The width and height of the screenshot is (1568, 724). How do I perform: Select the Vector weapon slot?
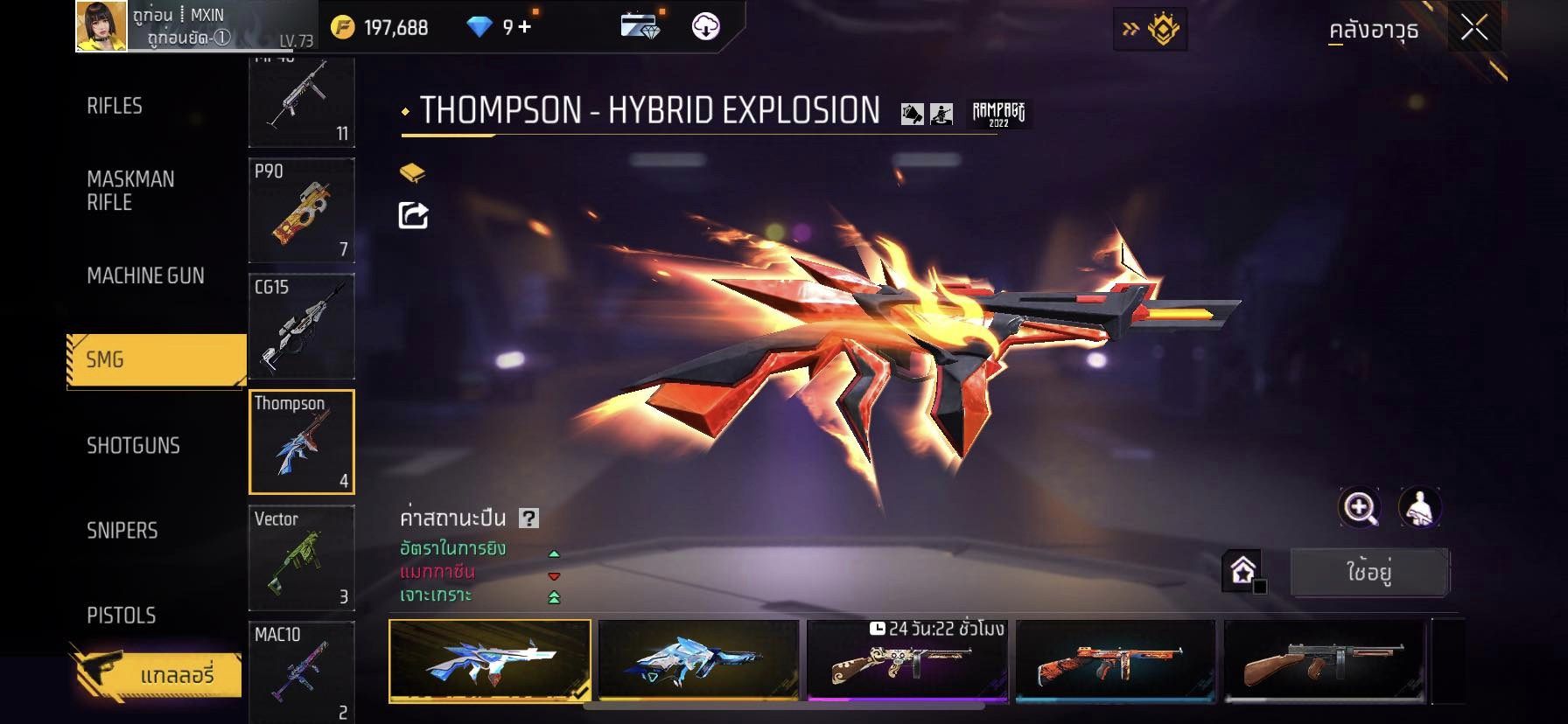click(x=302, y=557)
